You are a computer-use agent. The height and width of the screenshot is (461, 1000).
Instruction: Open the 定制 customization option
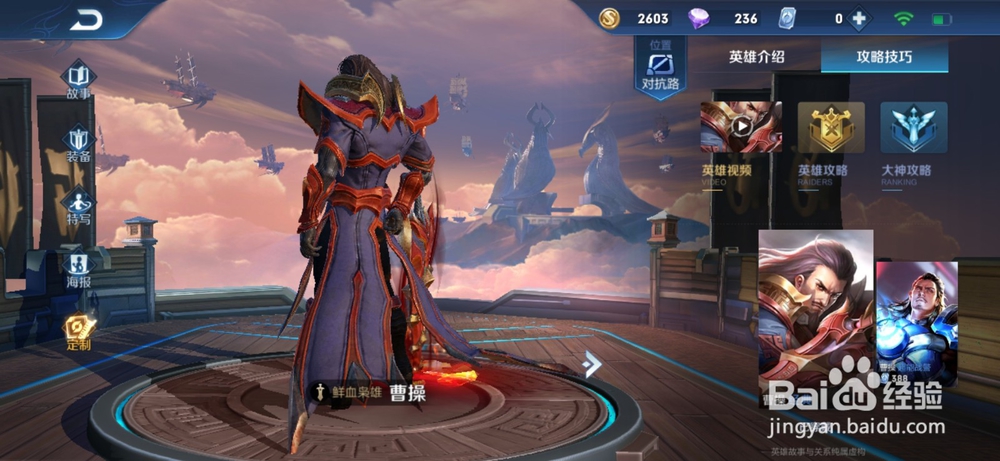tap(79, 331)
